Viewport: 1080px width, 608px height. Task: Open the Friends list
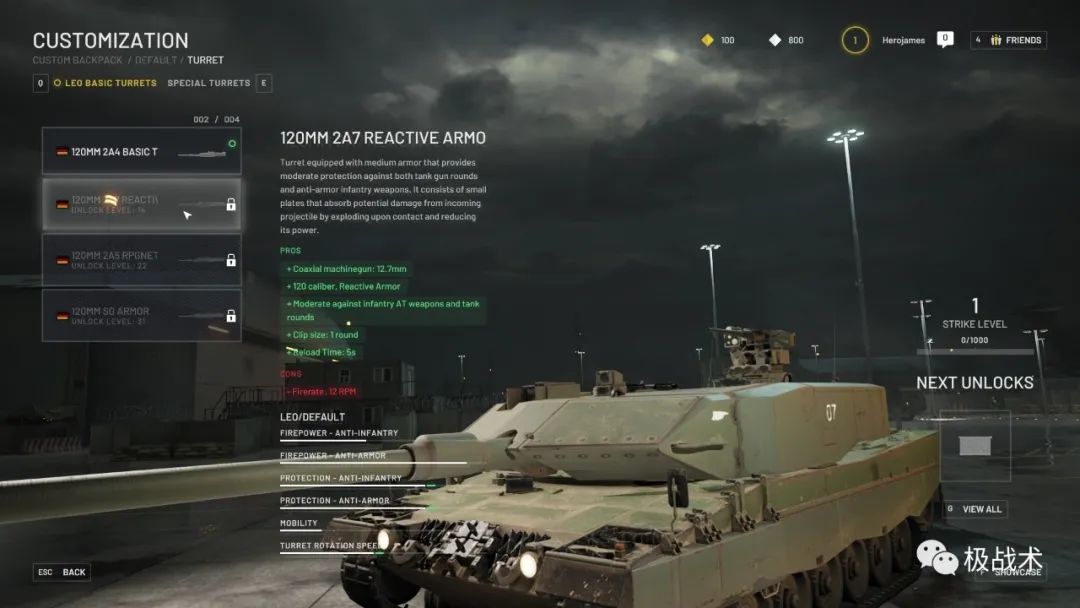point(1008,40)
